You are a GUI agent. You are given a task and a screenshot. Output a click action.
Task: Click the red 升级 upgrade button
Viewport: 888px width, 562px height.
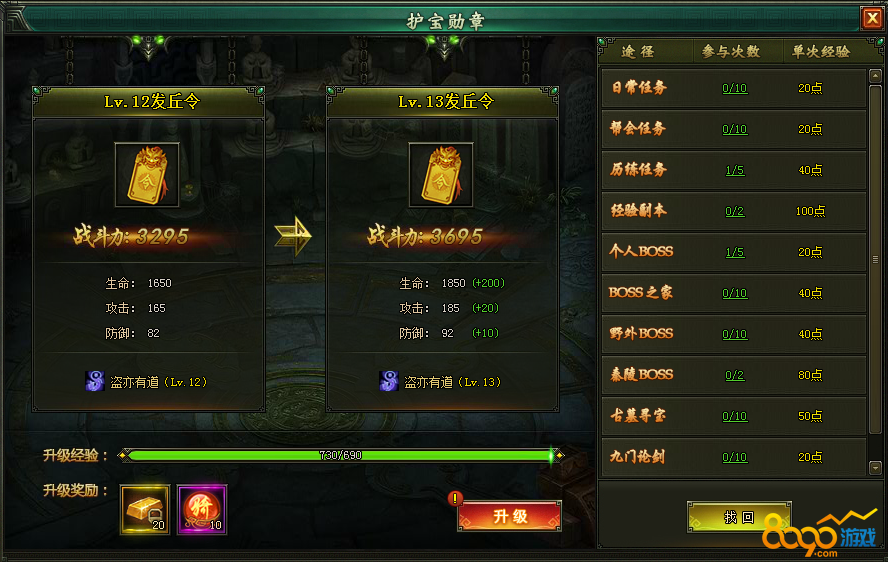point(510,516)
